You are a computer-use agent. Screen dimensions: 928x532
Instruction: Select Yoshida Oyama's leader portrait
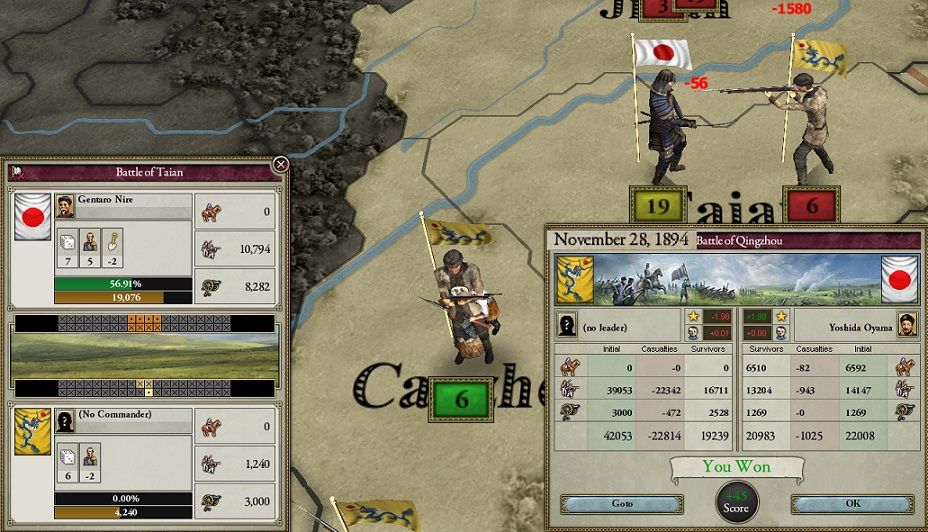coord(906,325)
